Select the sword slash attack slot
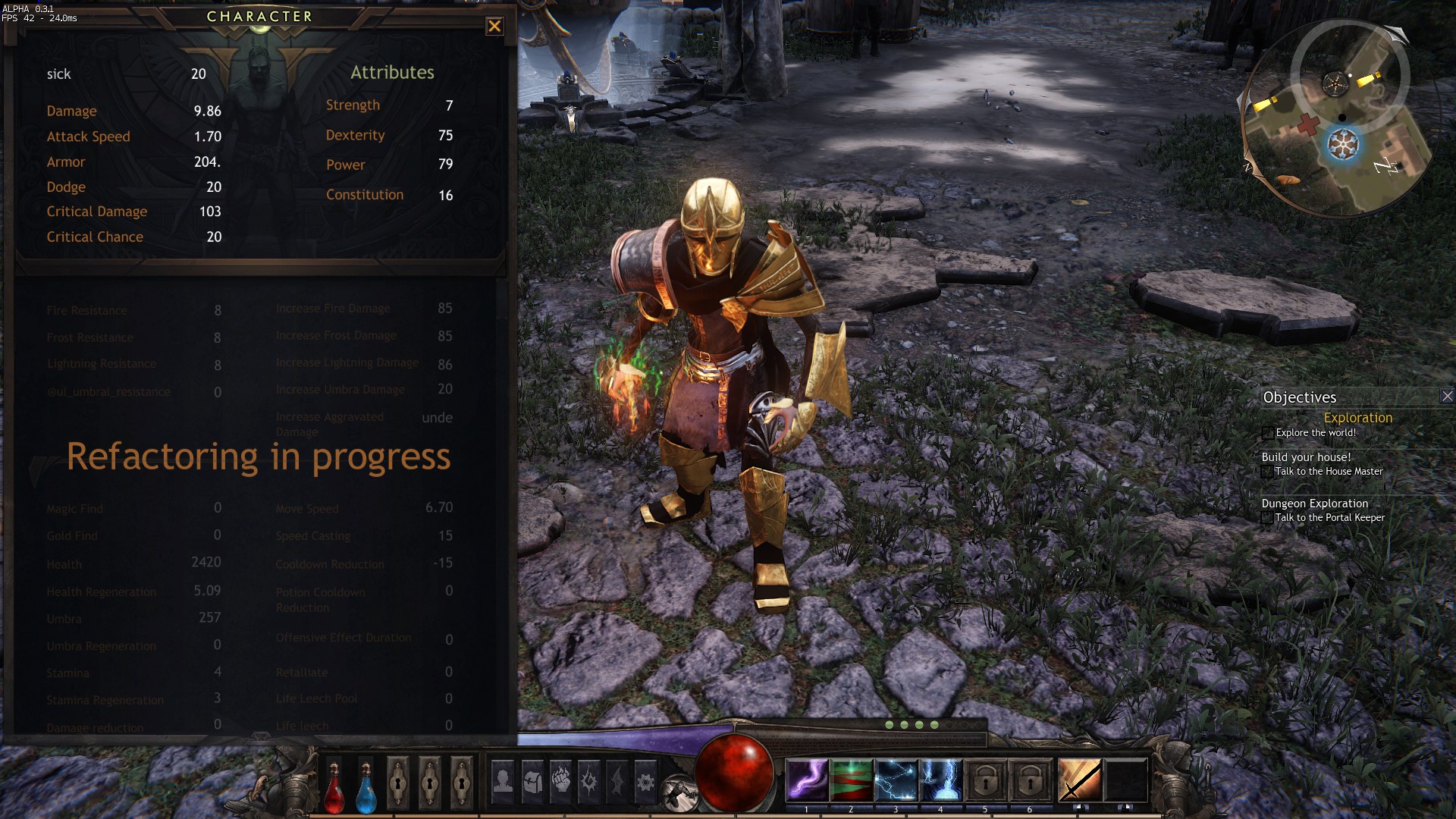This screenshot has height=819, width=1456. click(1080, 780)
